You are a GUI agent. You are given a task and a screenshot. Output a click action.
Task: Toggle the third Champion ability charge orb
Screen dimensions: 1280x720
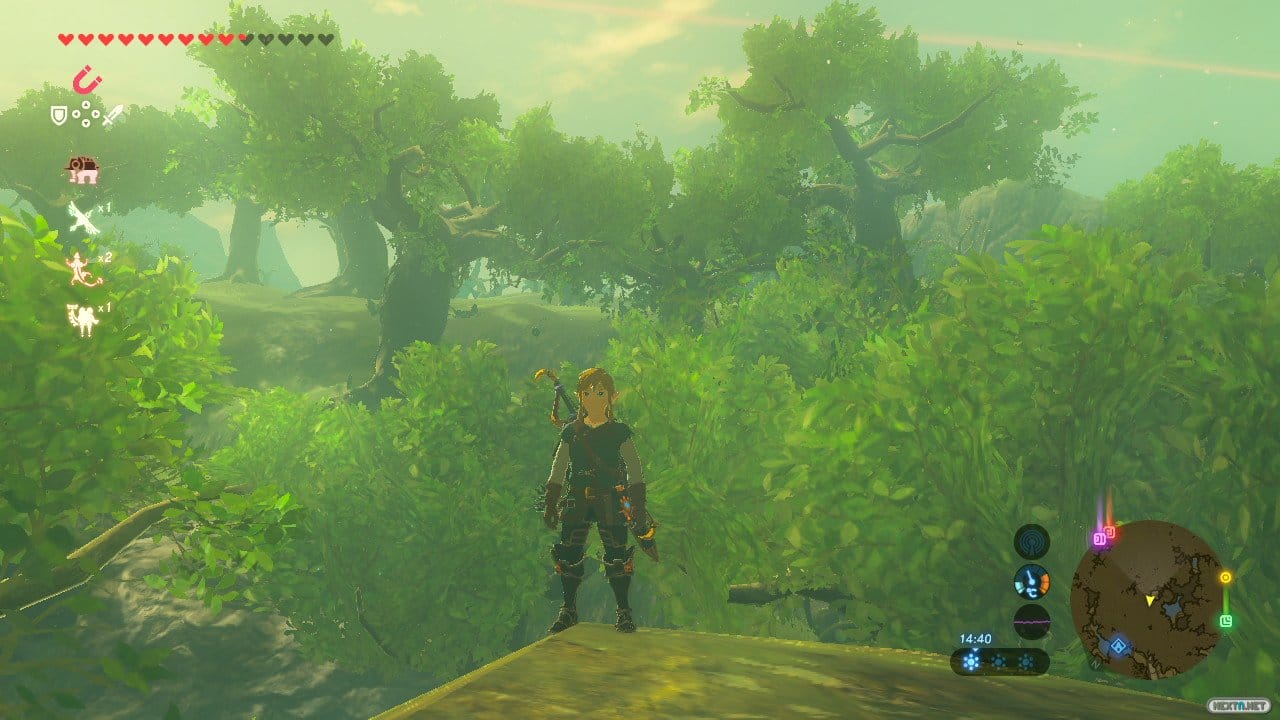point(1026,661)
